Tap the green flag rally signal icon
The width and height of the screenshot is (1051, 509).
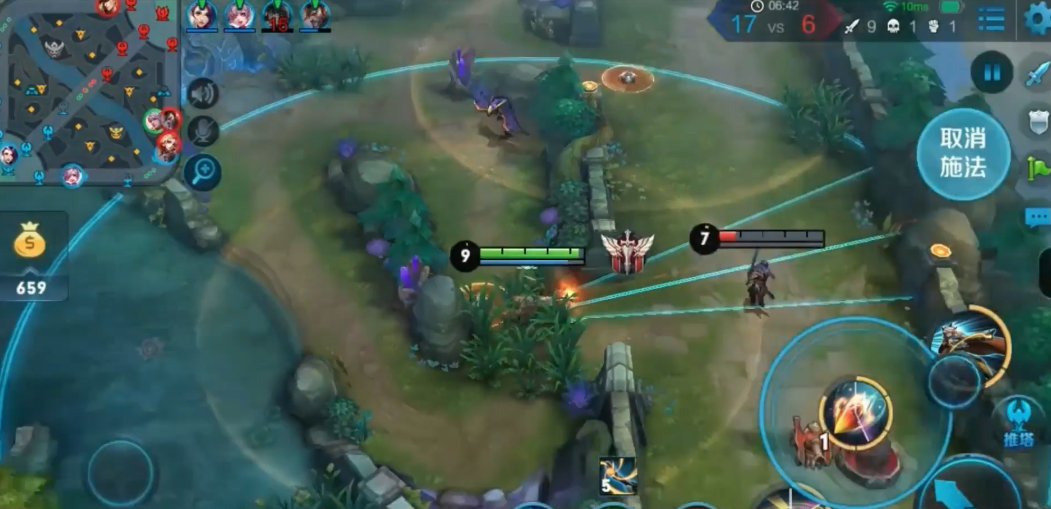tap(1037, 169)
